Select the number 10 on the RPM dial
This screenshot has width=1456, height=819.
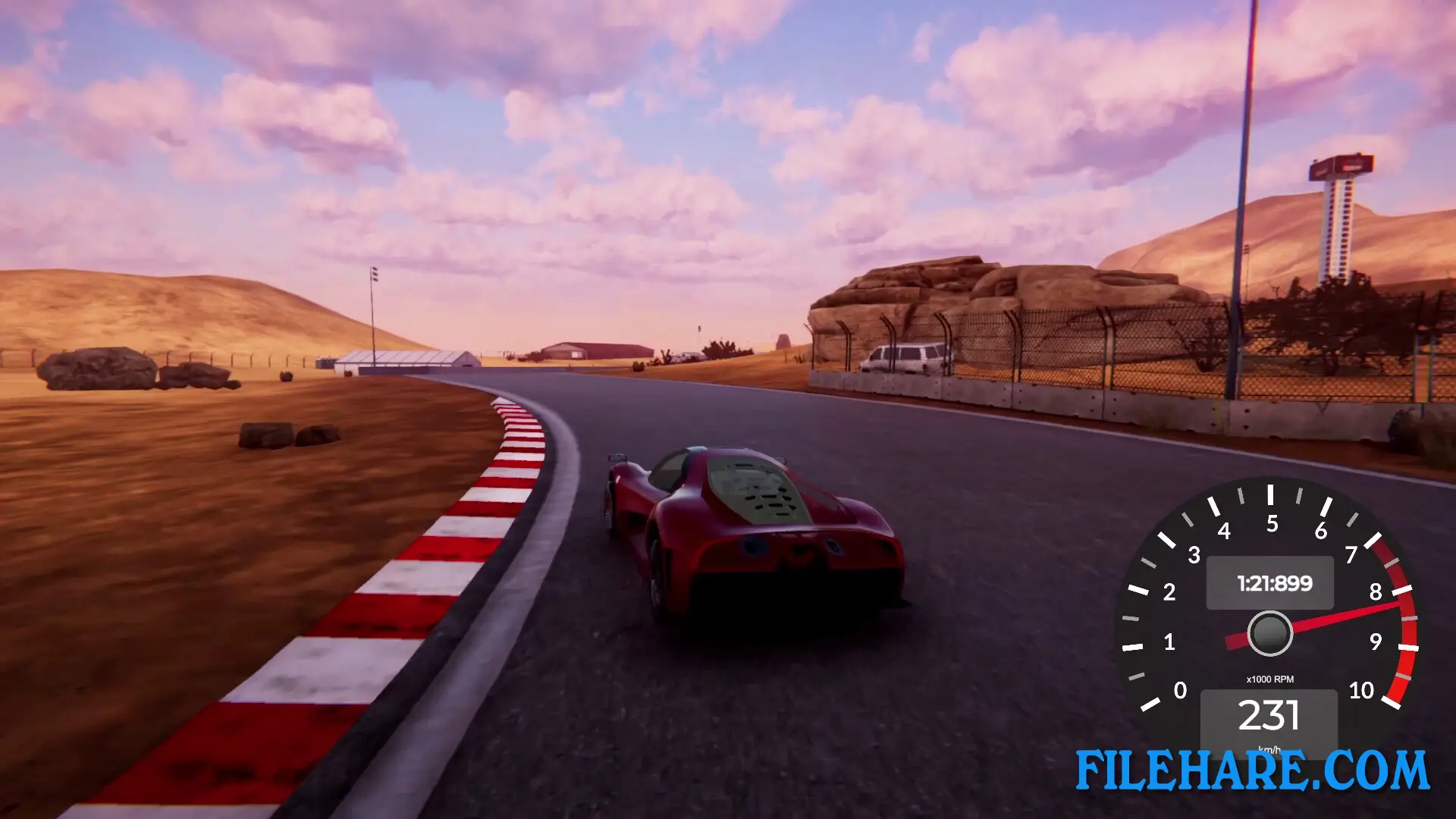pos(1361,689)
